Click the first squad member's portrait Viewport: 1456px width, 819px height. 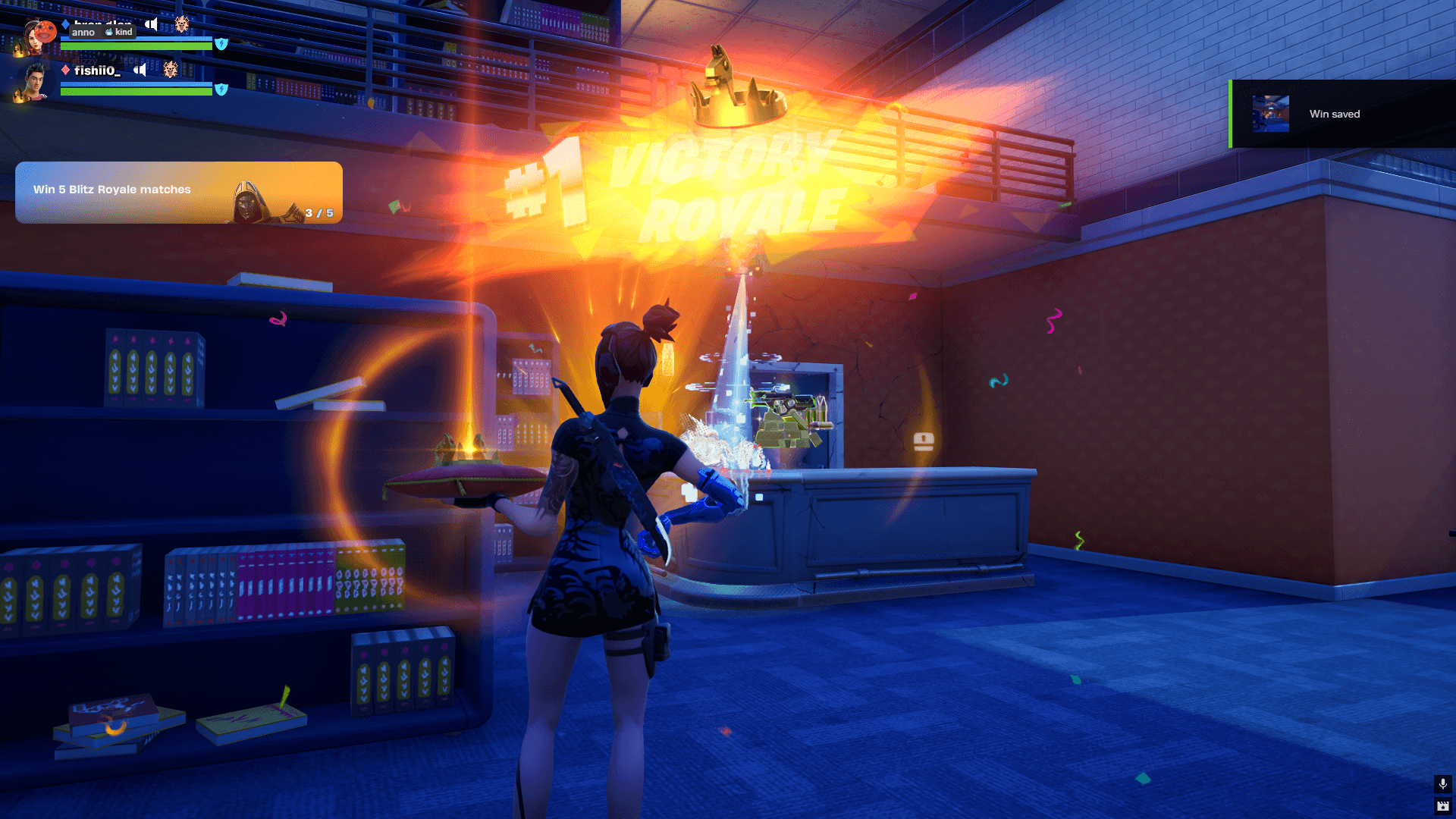click(x=36, y=36)
